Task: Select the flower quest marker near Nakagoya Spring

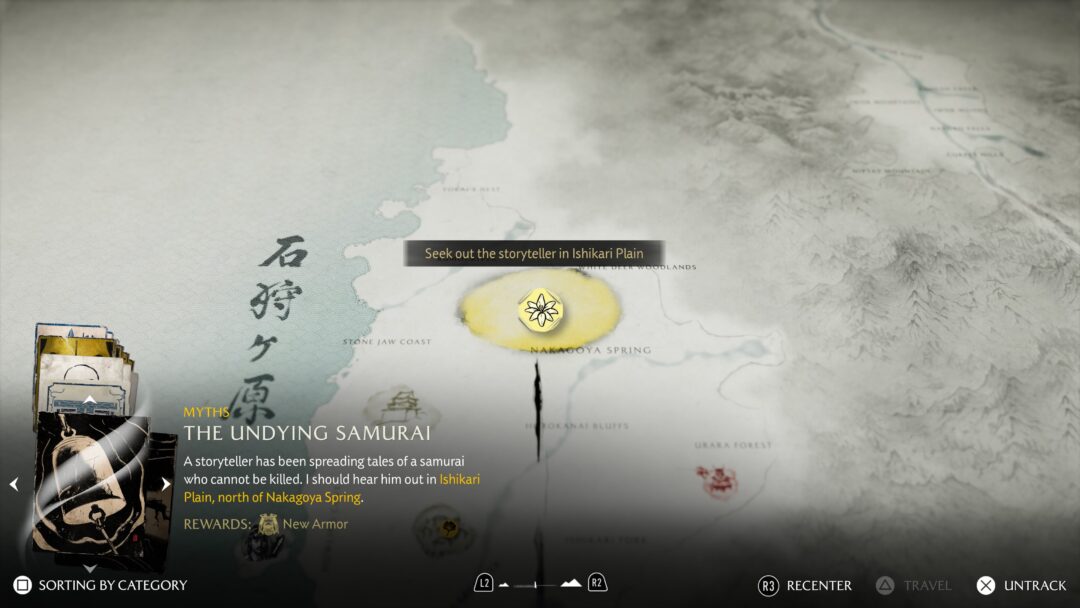Action: coord(541,309)
